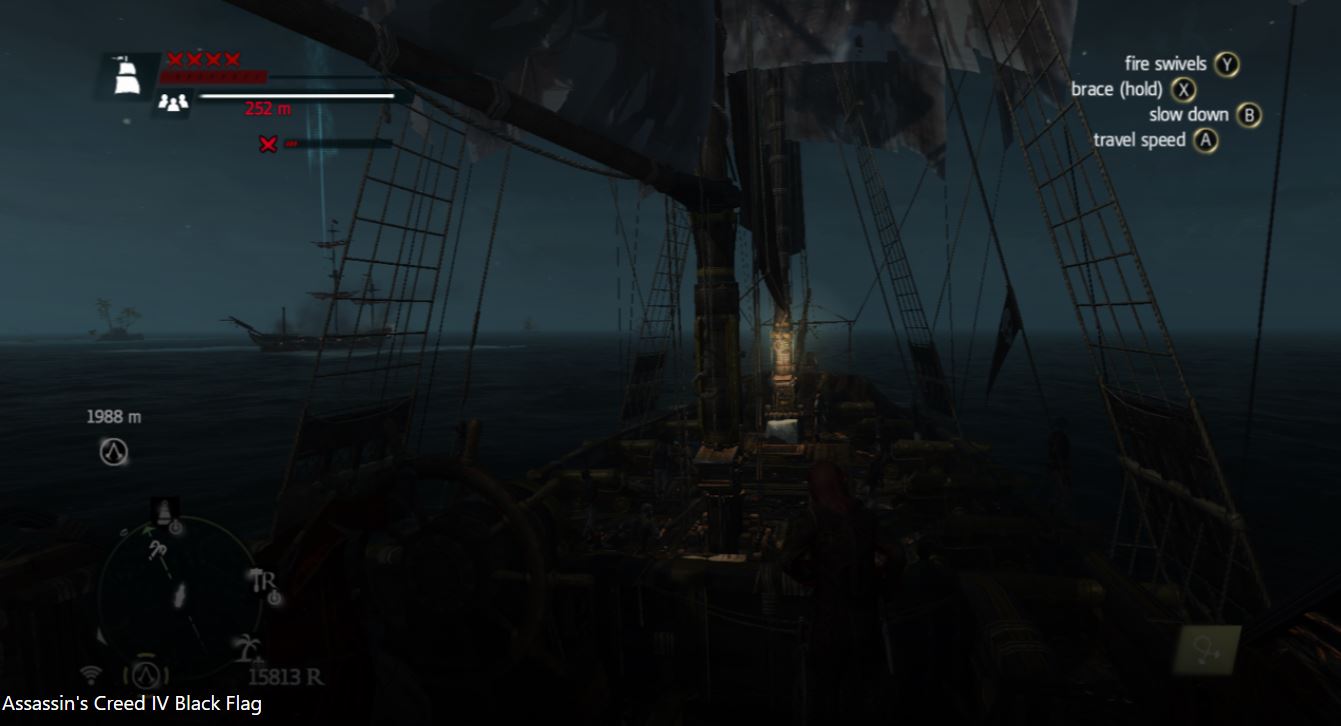Click the player ship marker in minimap
This screenshot has height=726, width=1341.
179,597
